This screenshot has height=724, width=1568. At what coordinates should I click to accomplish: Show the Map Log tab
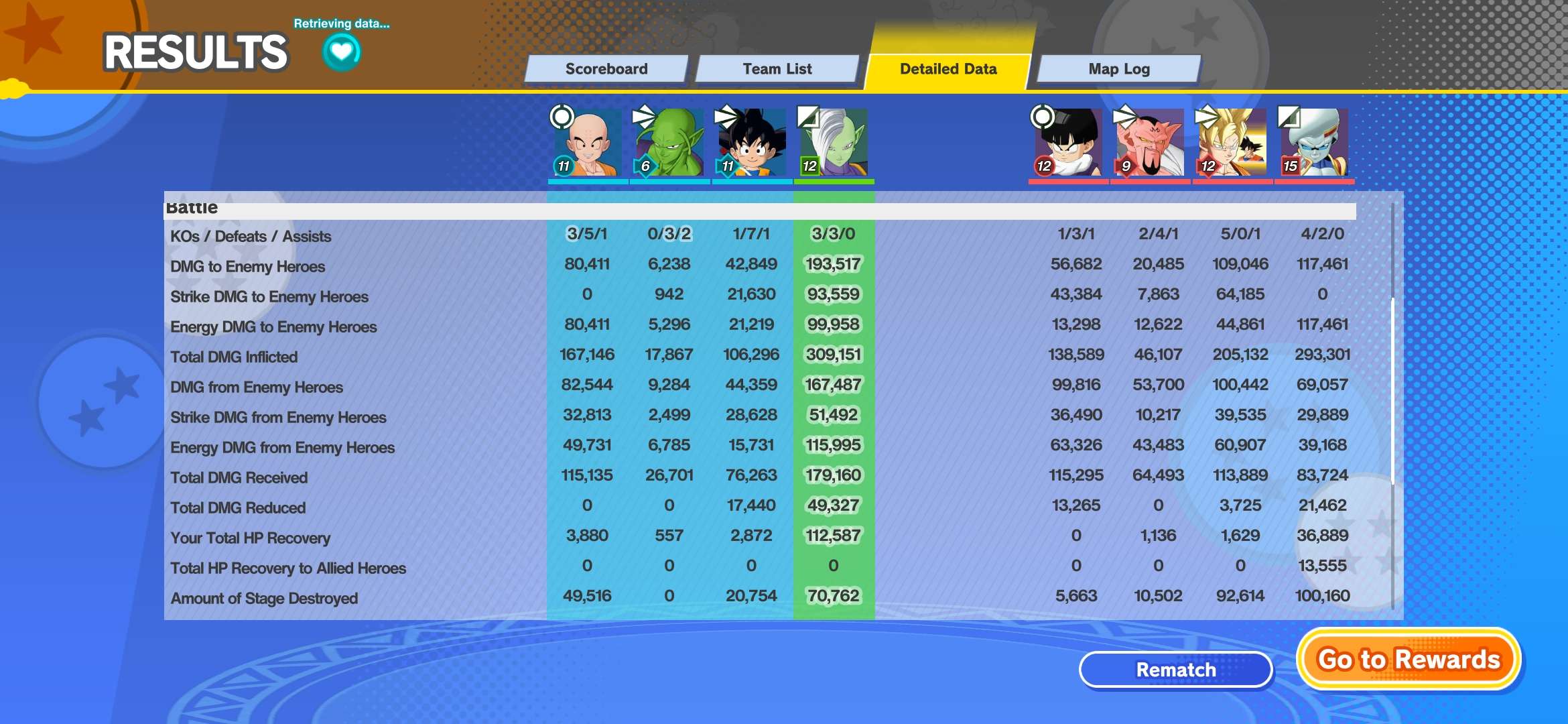pos(1118,69)
